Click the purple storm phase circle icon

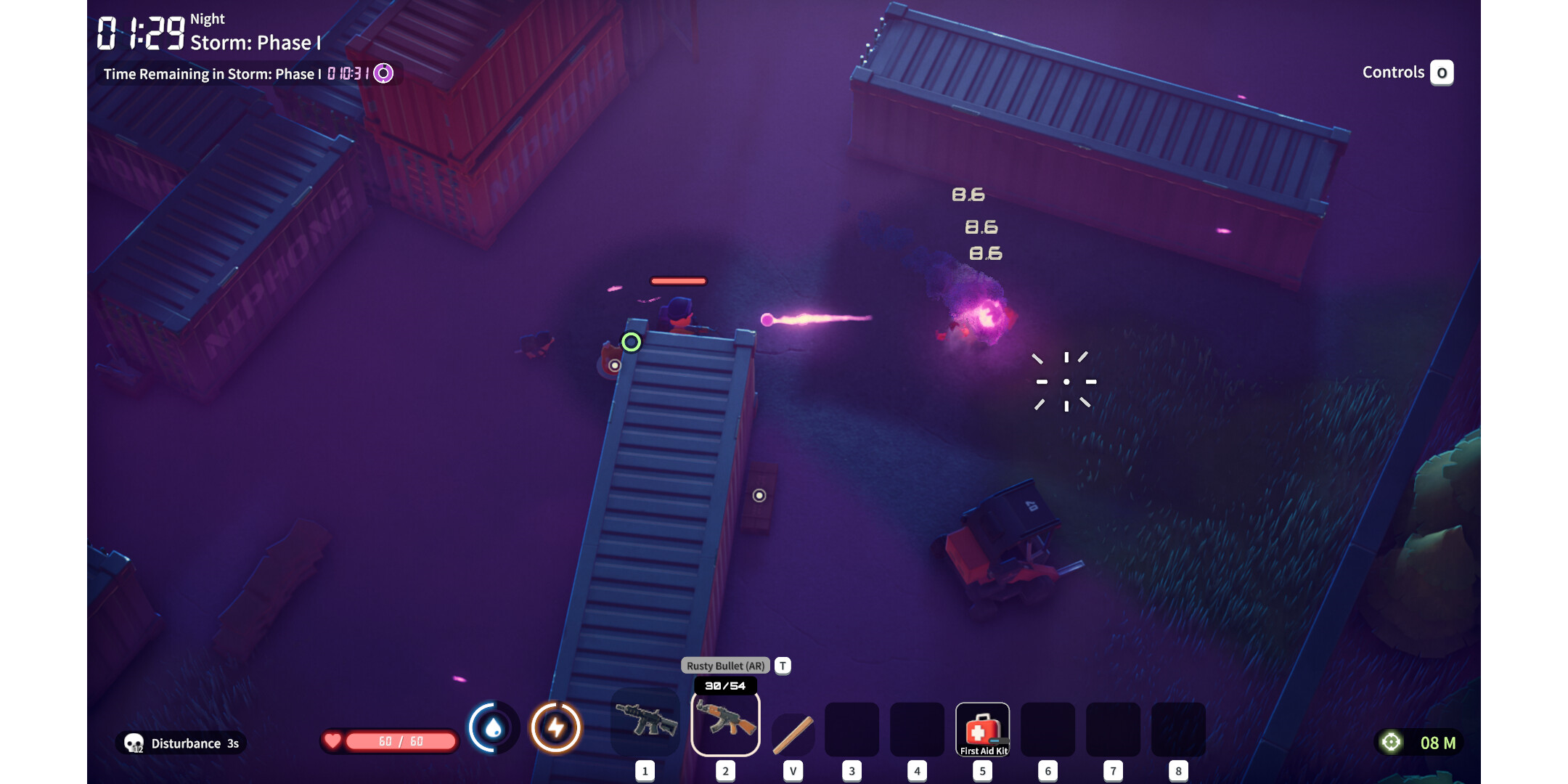point(383,73)
